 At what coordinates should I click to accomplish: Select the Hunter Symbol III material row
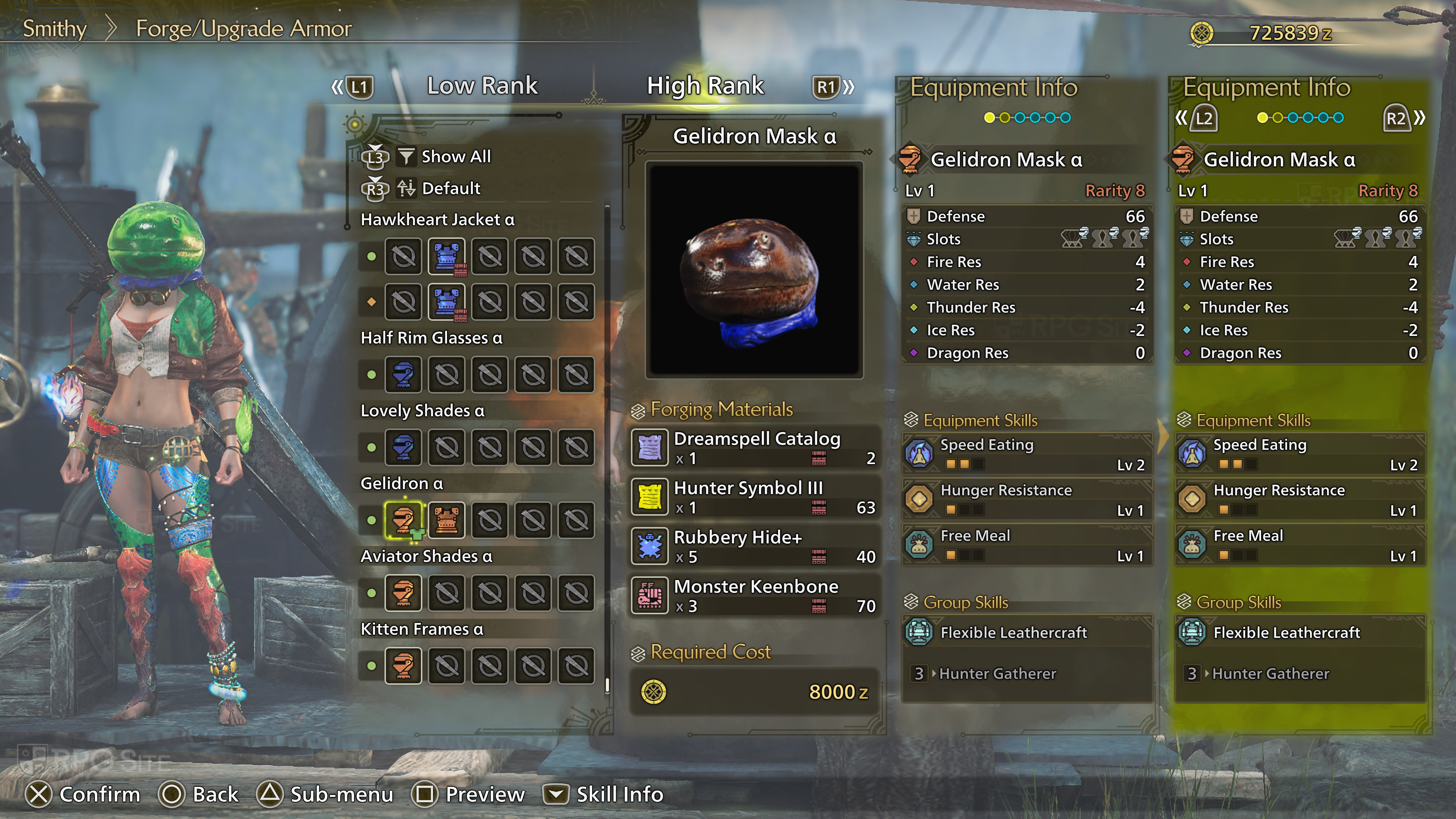pyautogui.click(x=755, y=497)
